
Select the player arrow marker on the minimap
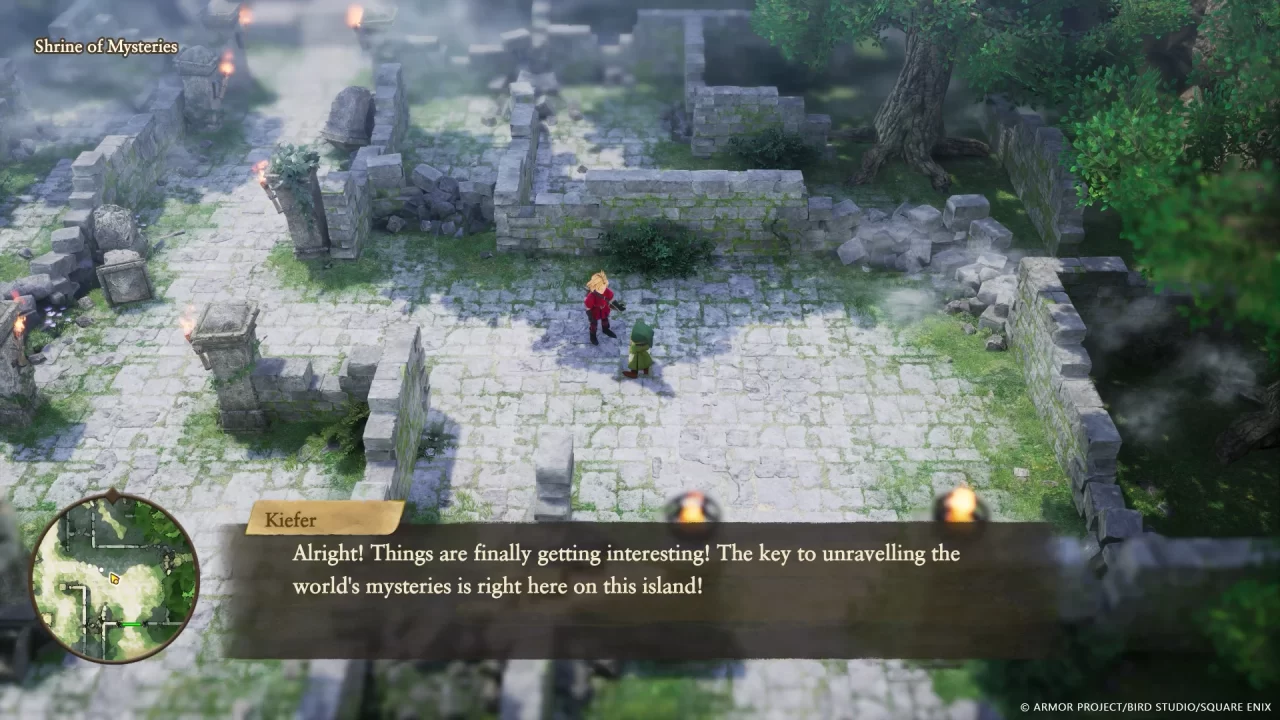[115, 579]
